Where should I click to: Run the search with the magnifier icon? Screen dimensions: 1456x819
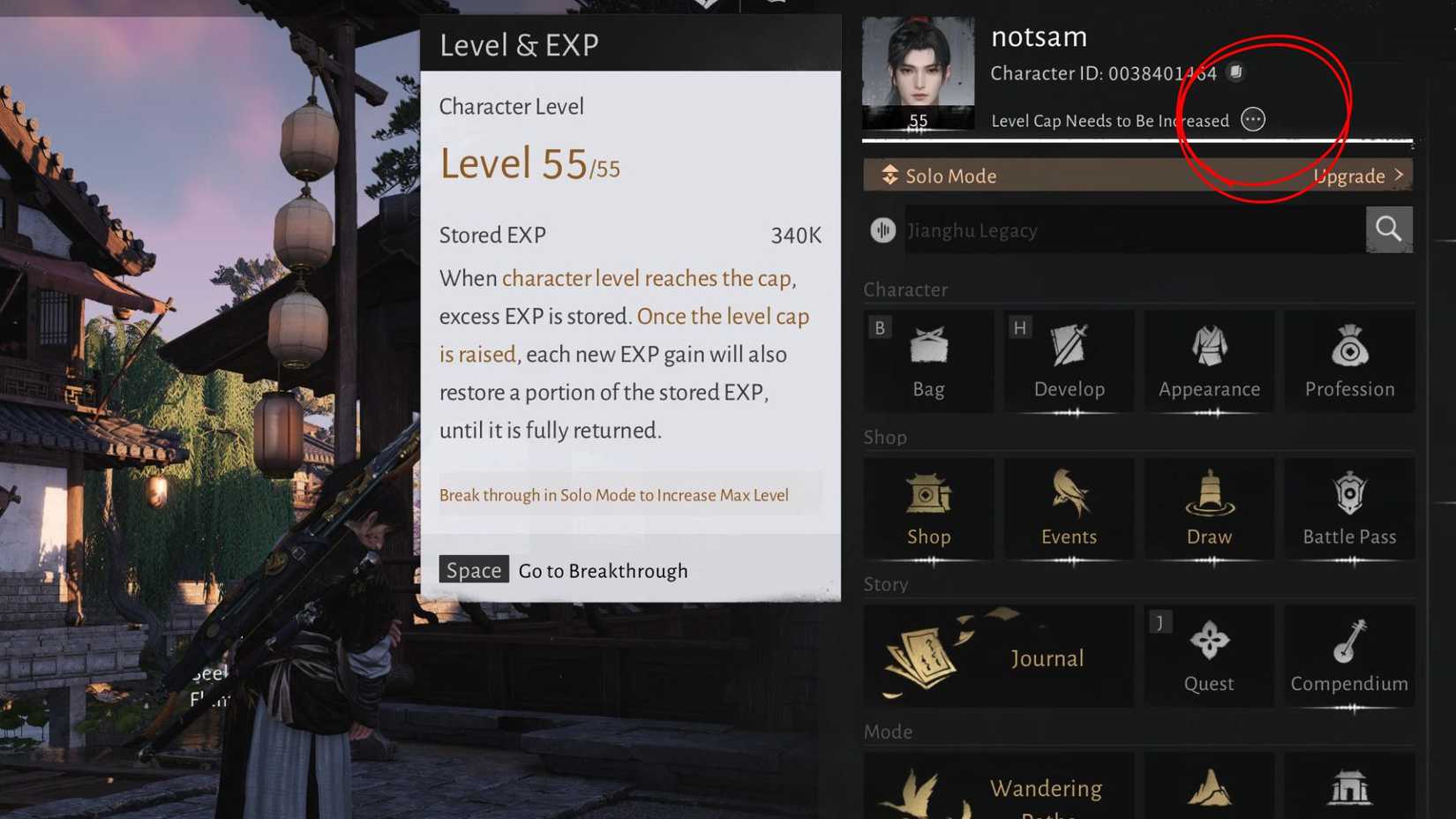(1388, 229)
